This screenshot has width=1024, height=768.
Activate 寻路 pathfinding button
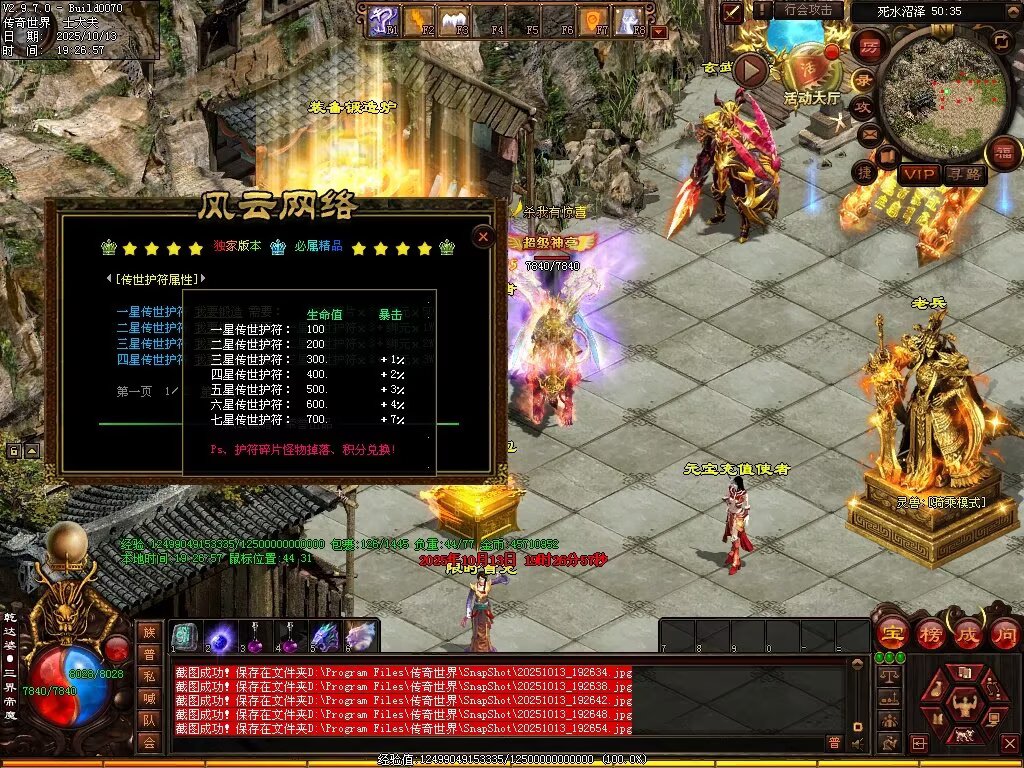(x=964, y=174)
